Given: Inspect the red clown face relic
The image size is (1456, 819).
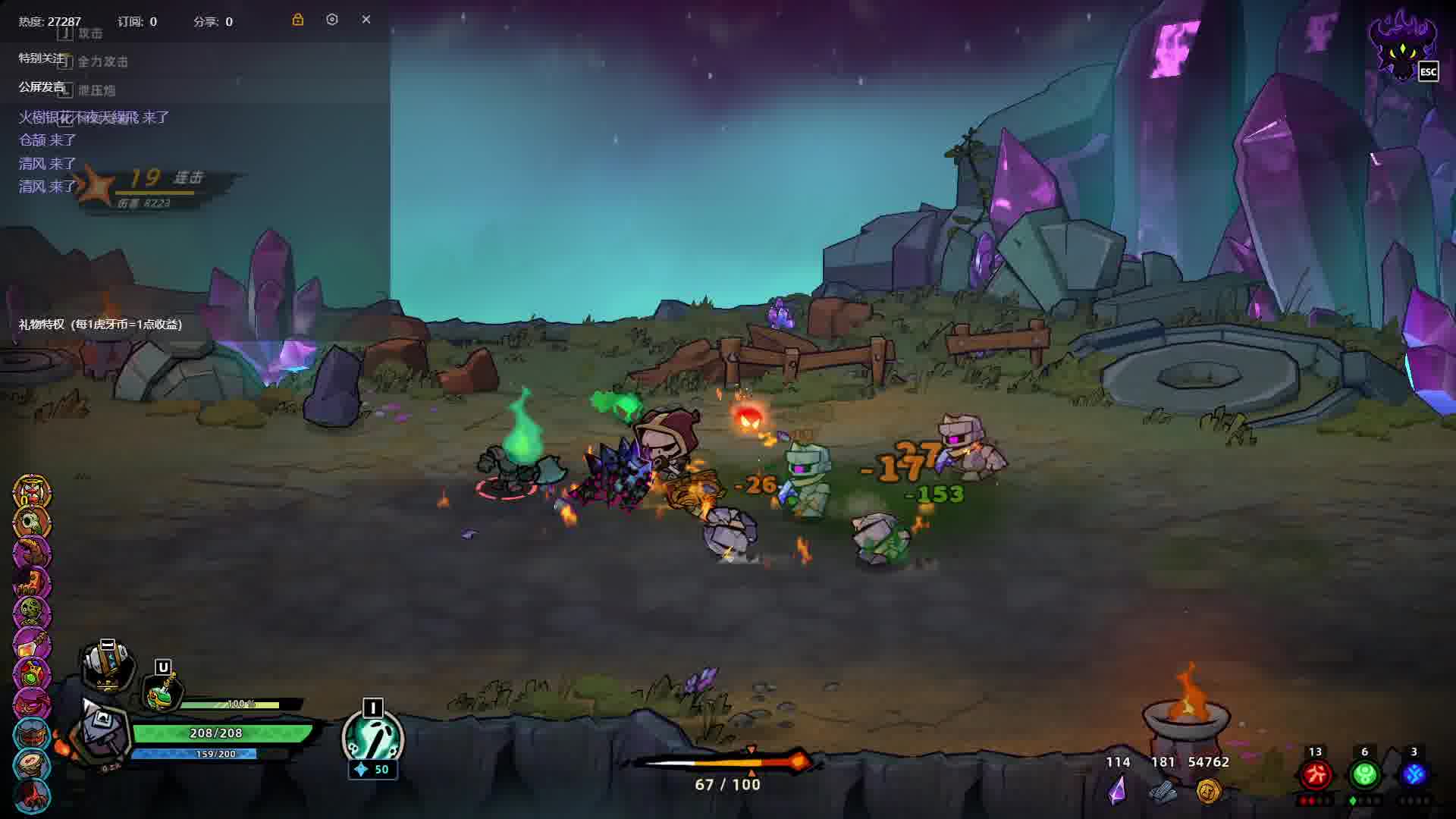Looking at the screenshot, I should (x=32, y=493).
